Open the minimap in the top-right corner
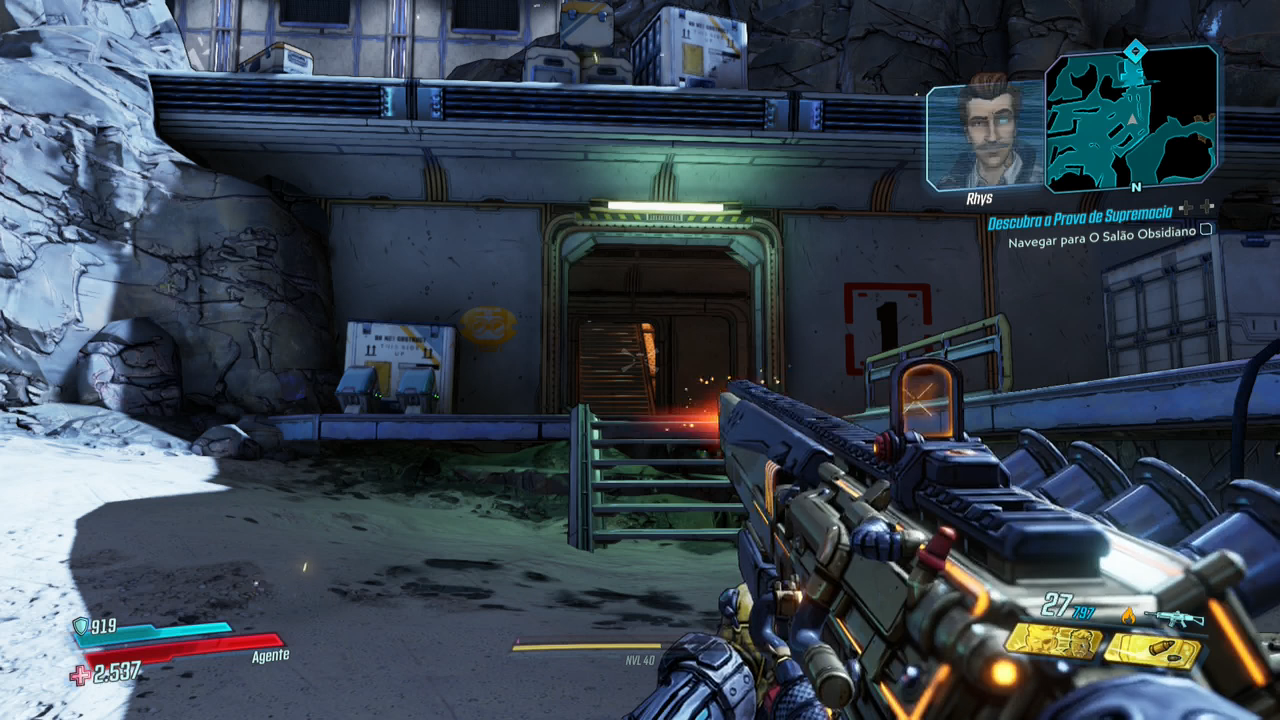Viewport: 1280px width, 720px height. coord(1132,118)
